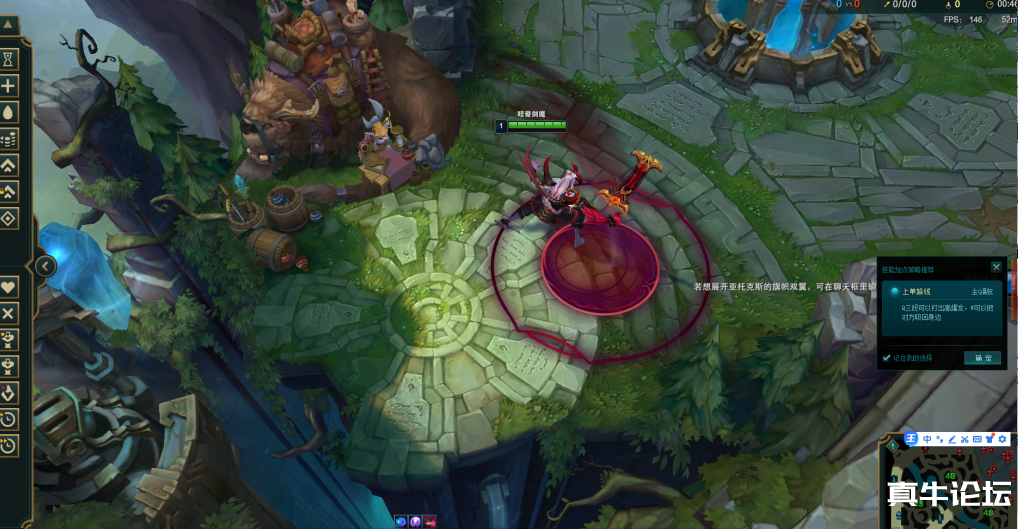Click the water droplet icon

pyautogui.click(x=9, y=111)
